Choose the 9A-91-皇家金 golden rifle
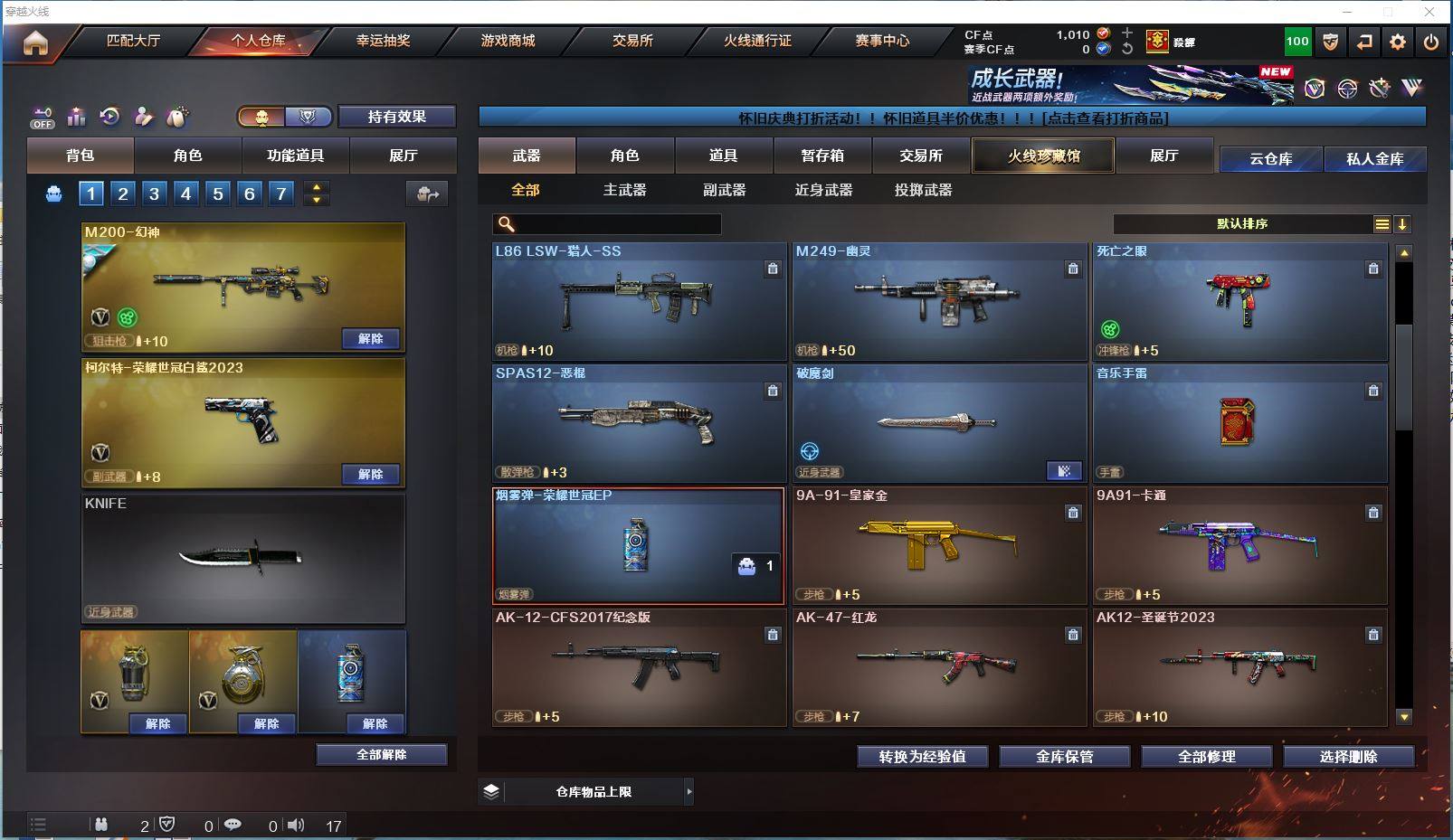The width and height of the screenshot is (1453, 840). (939, 546)
